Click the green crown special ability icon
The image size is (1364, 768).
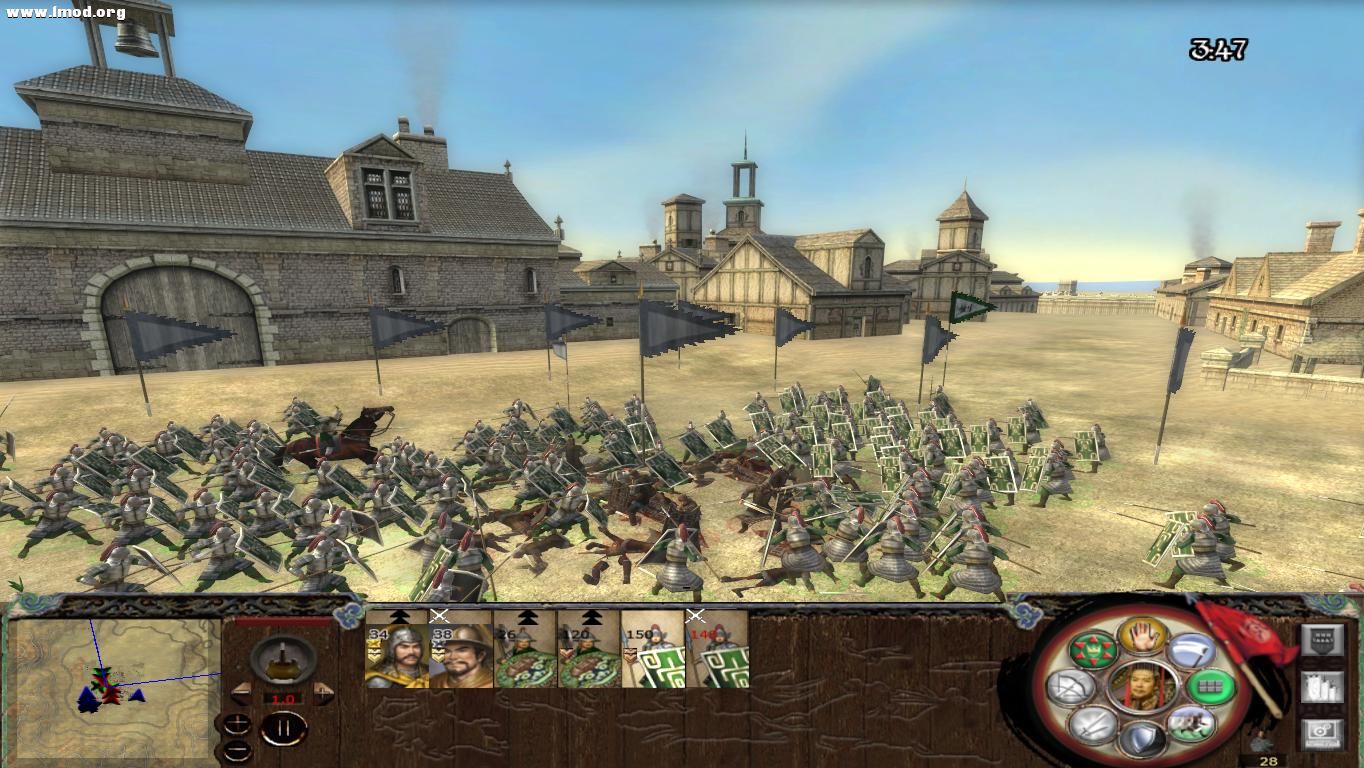(1093, 650)
